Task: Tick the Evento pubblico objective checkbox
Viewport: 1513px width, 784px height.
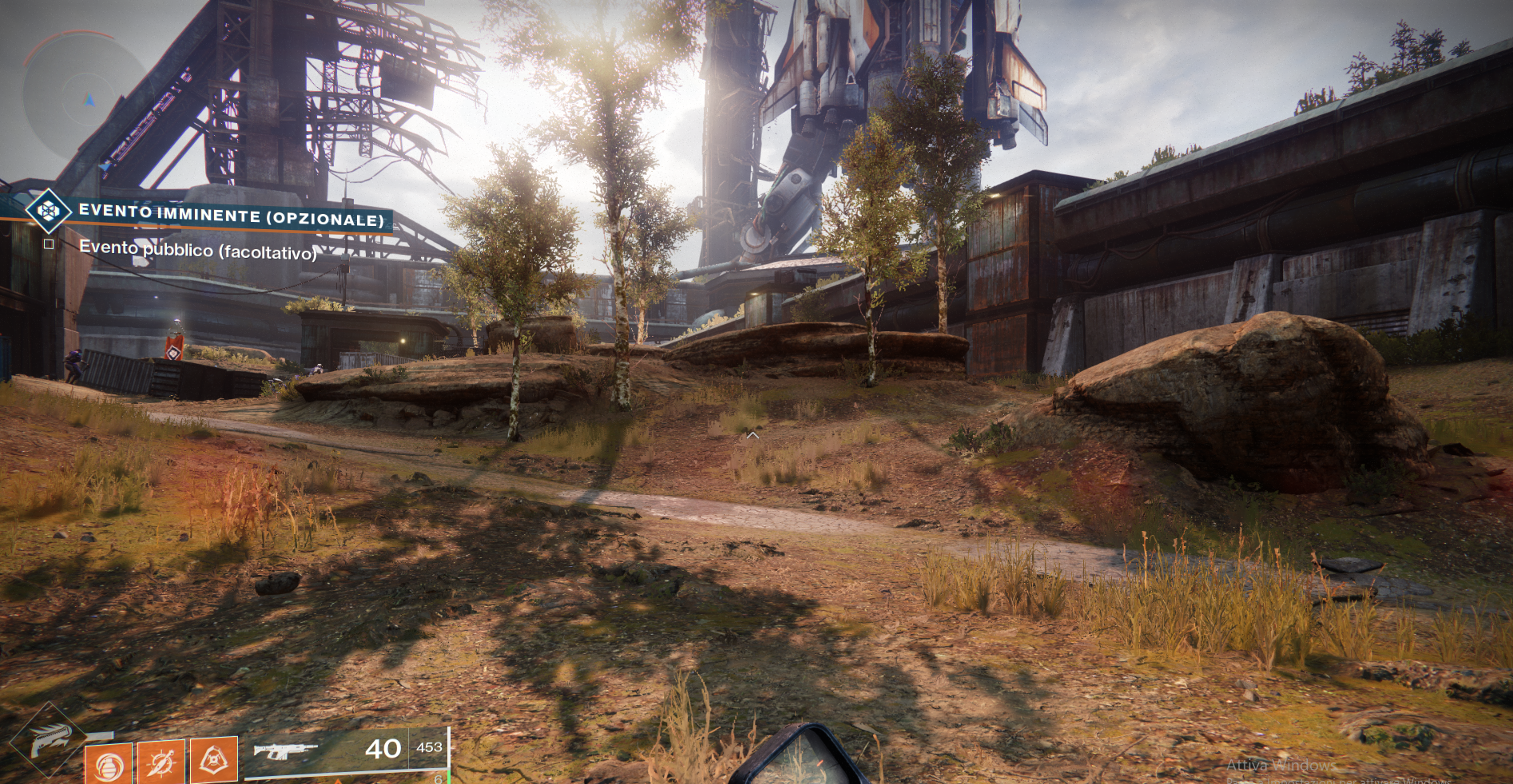Action: pyautogui.click(x=49, y=244)
